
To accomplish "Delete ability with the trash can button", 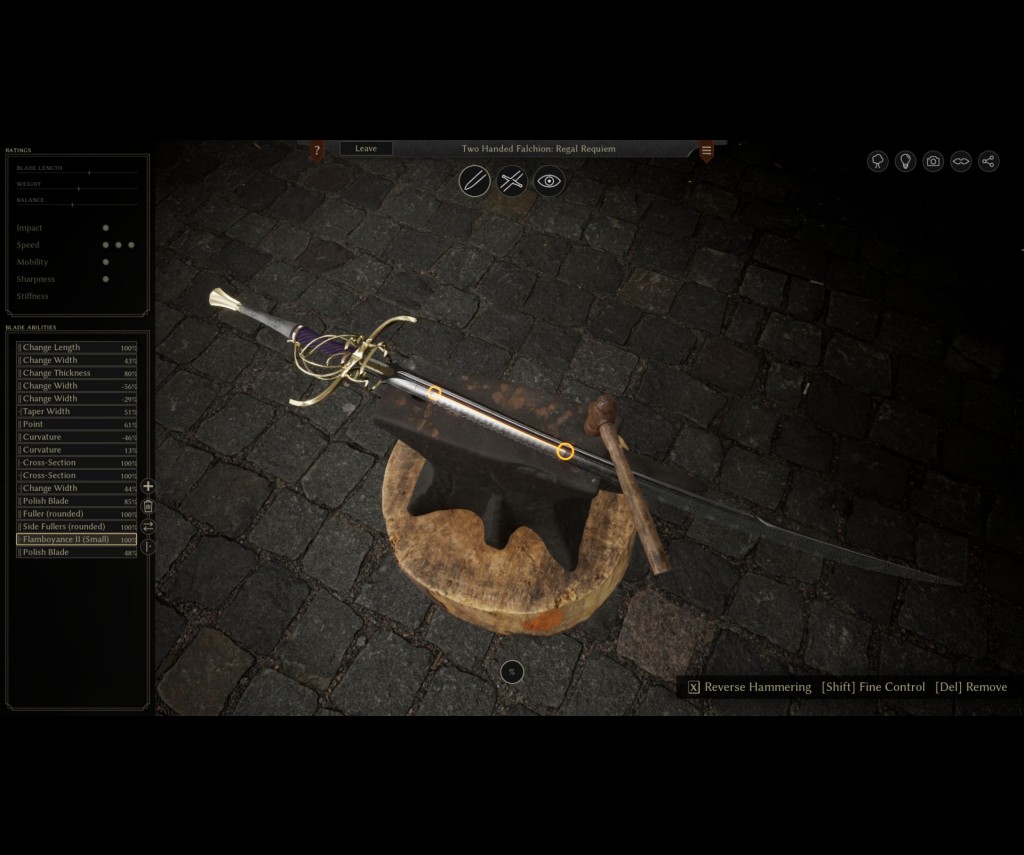I will pos(148,506).
